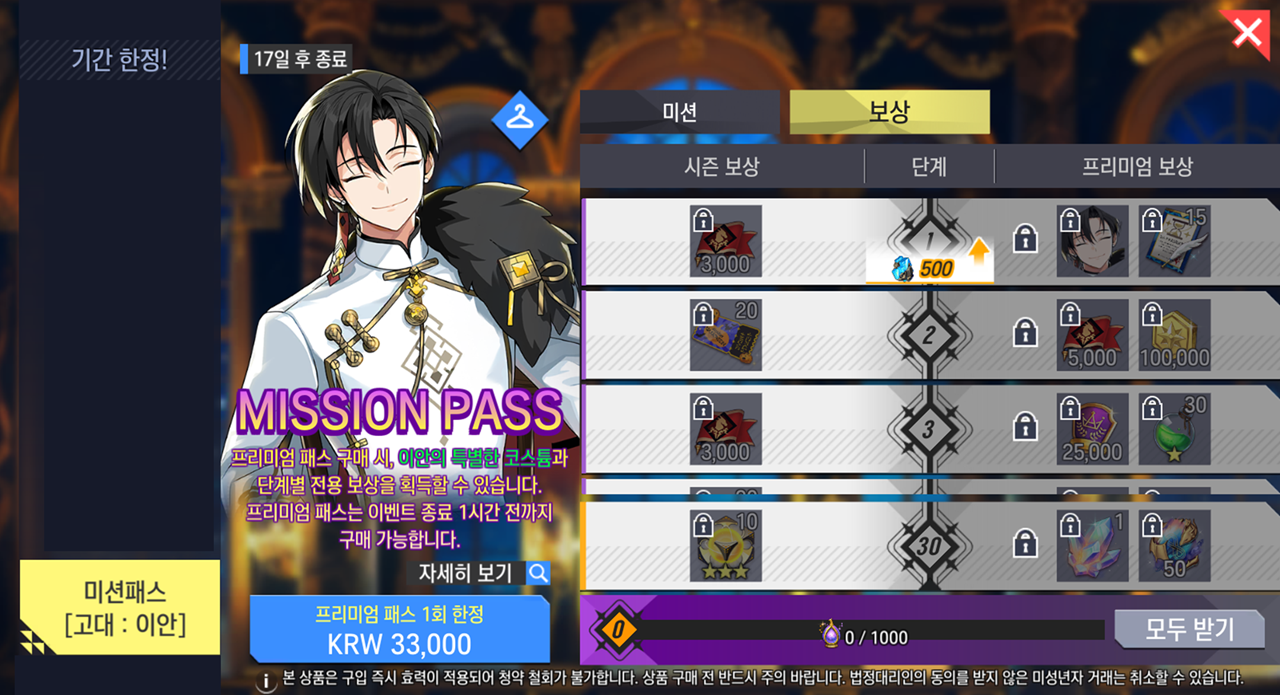The image size is (1280, 695).
Task: Switch to the 미션 tab
Action: tap(679, 112)
